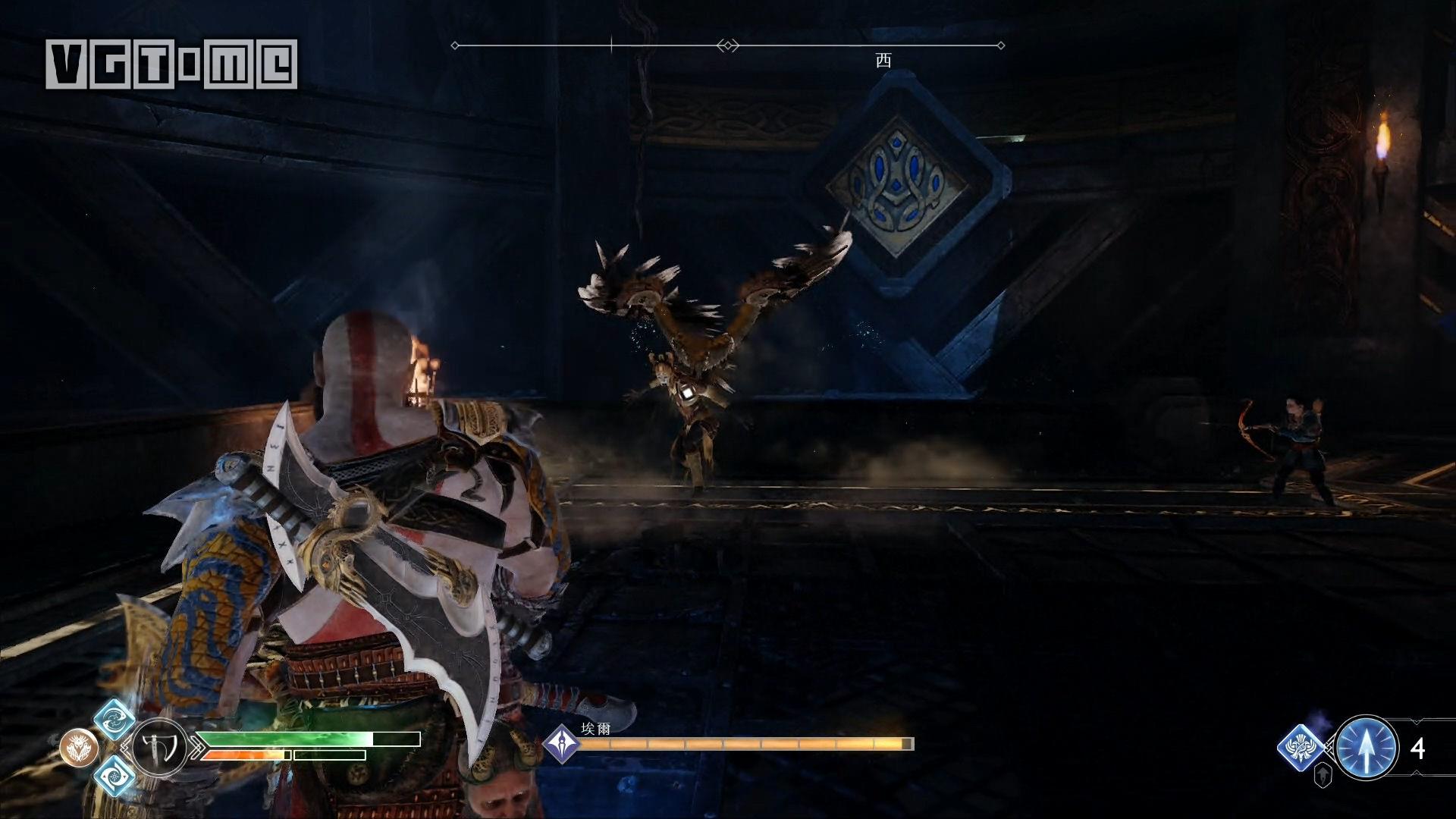Select the blue light arrow icon

pyautogui.click(x=1367, y=748)
